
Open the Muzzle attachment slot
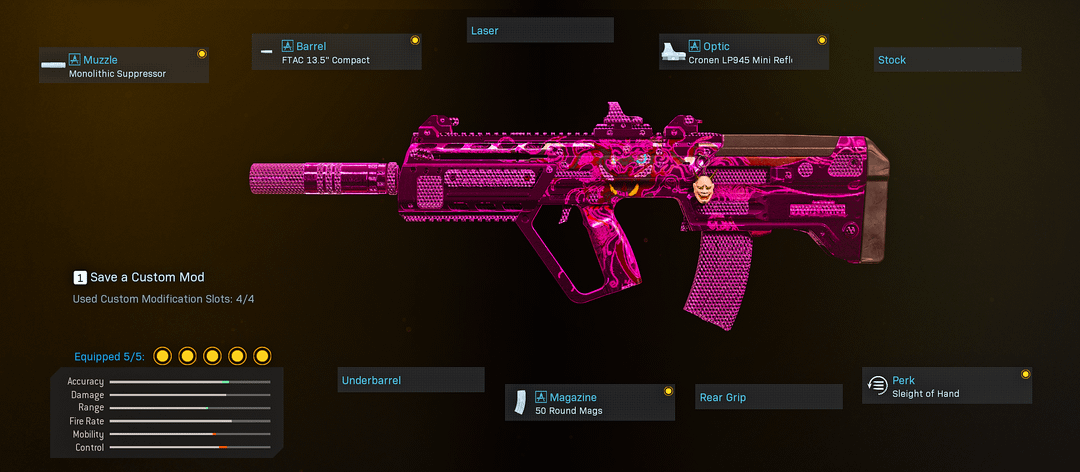coord(124,66)
